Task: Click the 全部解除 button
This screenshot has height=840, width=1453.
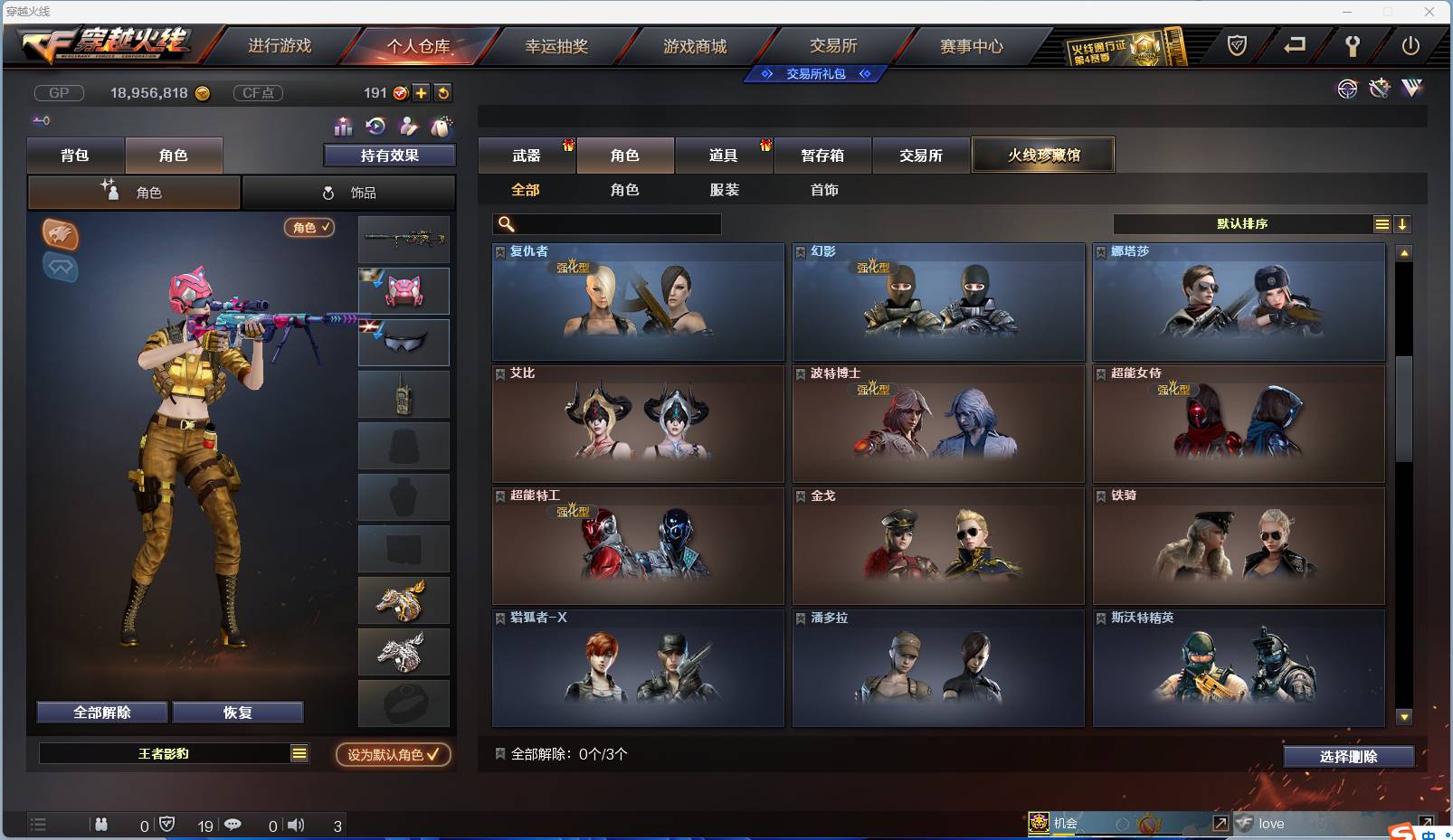Action: coord(100,712)
